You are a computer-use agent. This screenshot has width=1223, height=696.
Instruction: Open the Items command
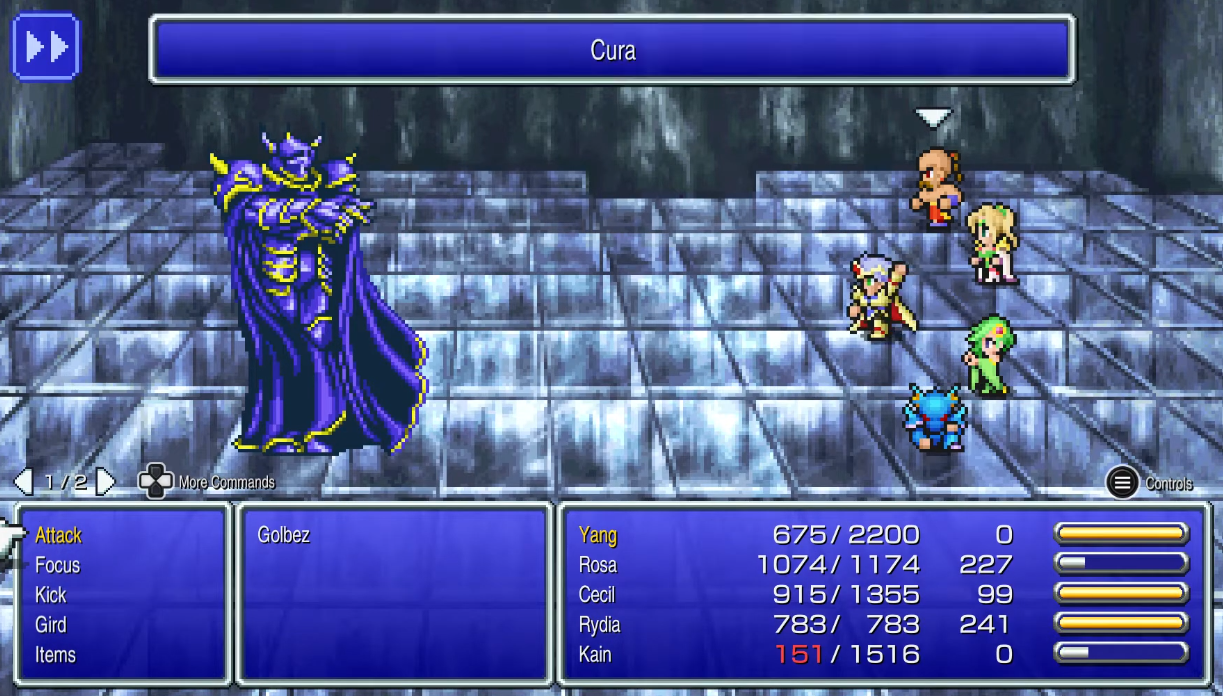55,656
